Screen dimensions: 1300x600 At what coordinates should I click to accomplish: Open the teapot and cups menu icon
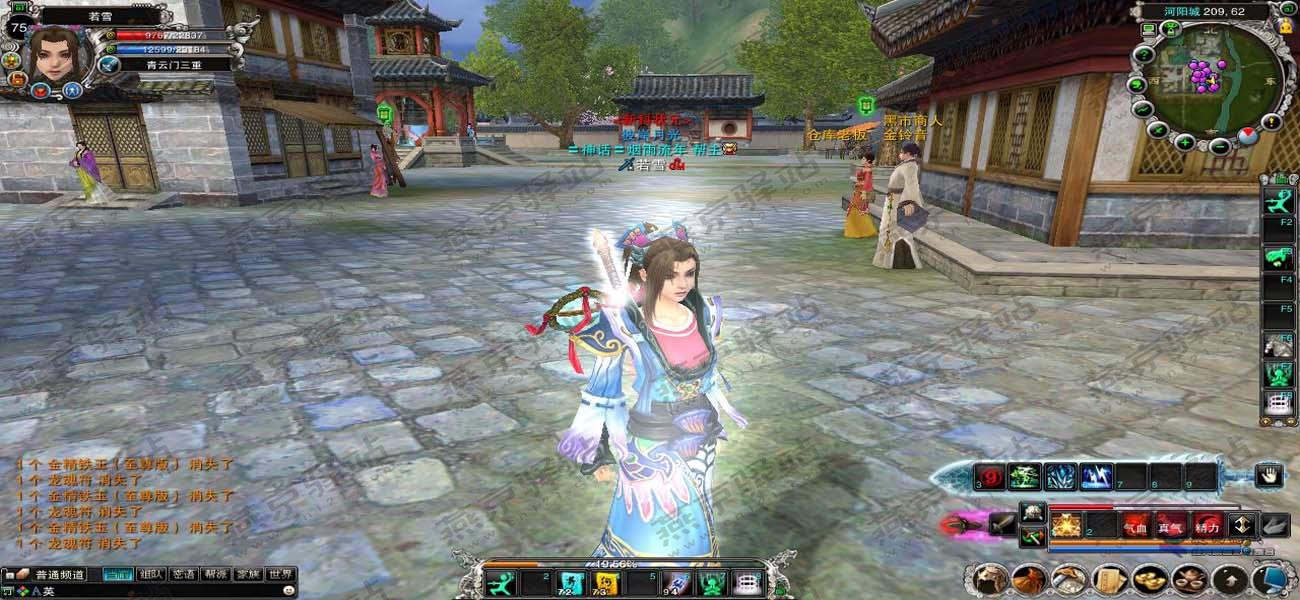(1188, 579)
